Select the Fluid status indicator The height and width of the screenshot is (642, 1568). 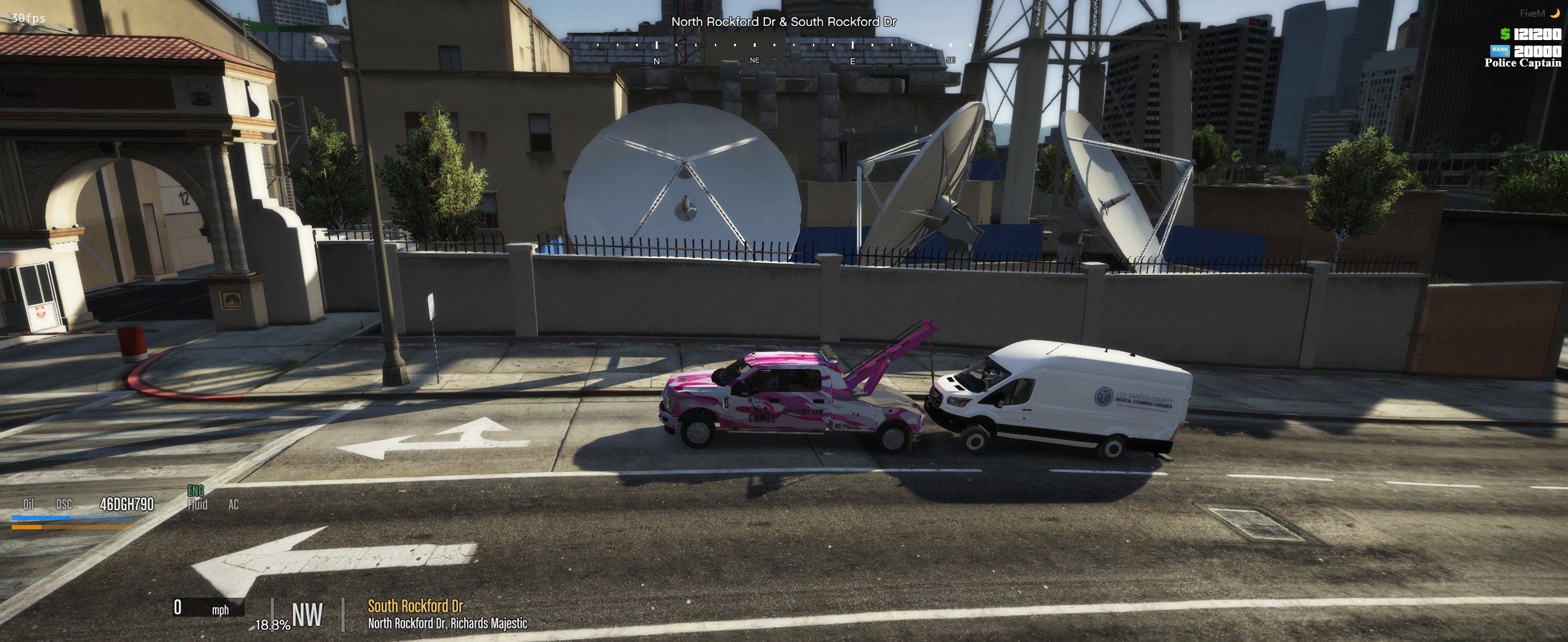click(x=198, y=505)
